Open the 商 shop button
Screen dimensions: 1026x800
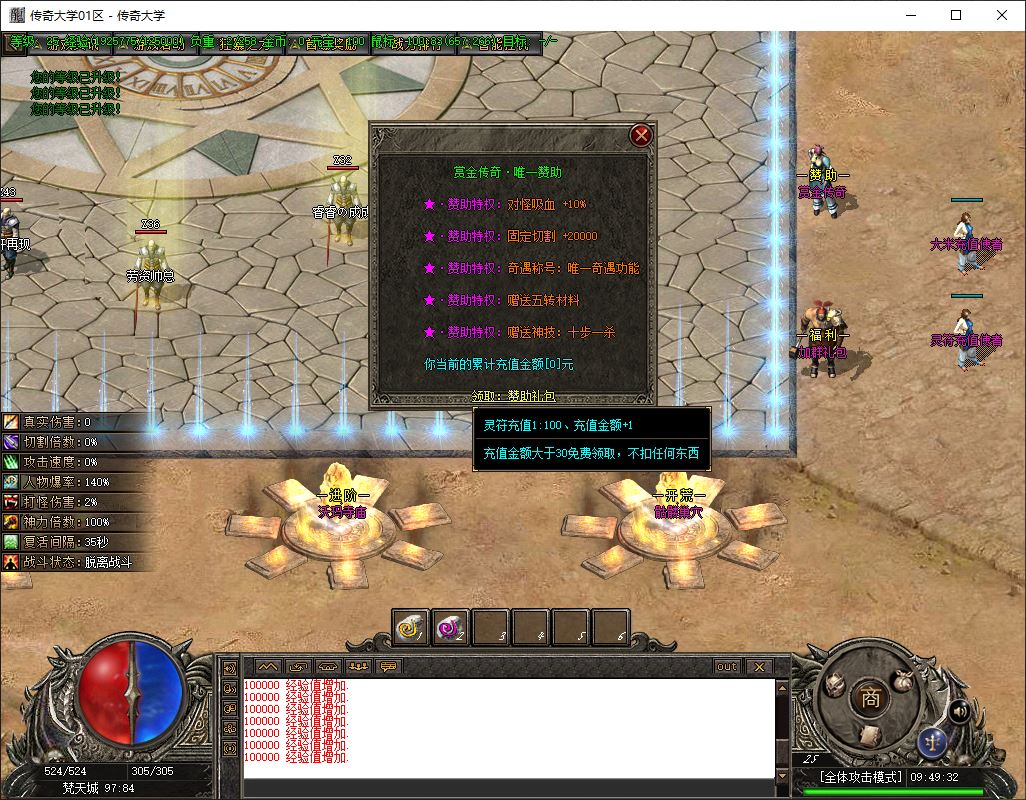[x=871, y=699]
